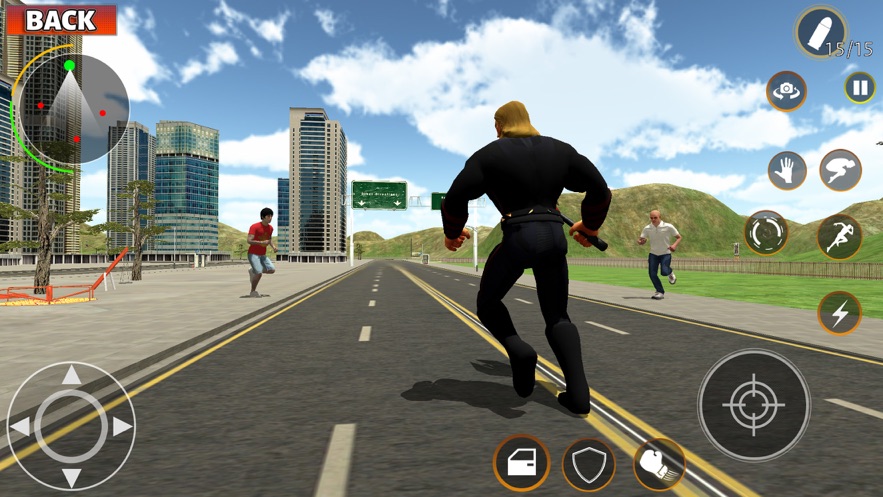Screen dimensions: 883x497
Task: Tap the dashed circle reload button
Action: (x=766, y=233)
